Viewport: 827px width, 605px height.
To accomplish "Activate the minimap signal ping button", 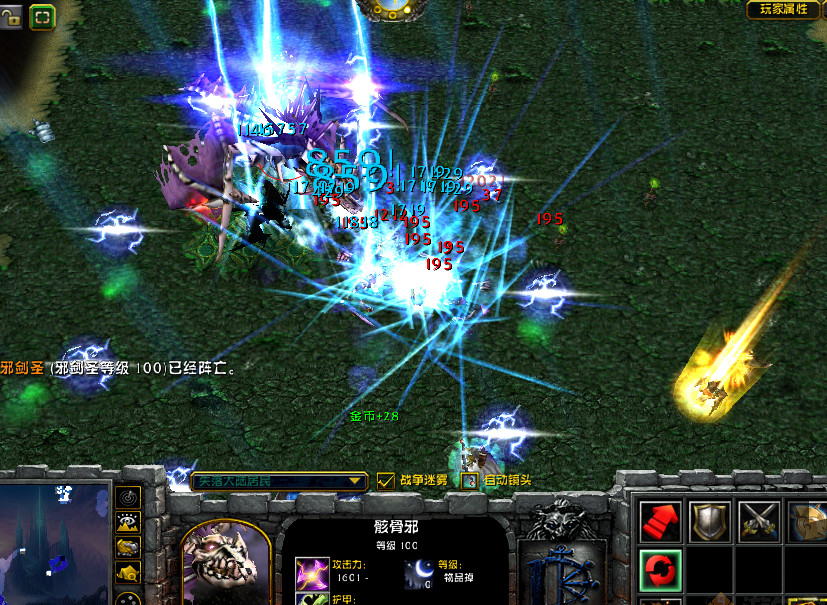I will point(127,497).
